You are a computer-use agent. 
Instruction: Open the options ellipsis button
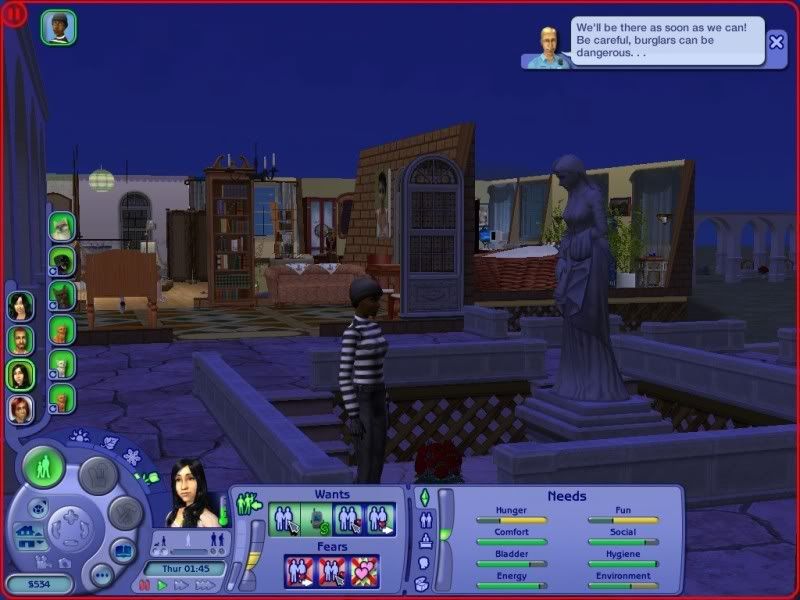(x=100, y=575)
